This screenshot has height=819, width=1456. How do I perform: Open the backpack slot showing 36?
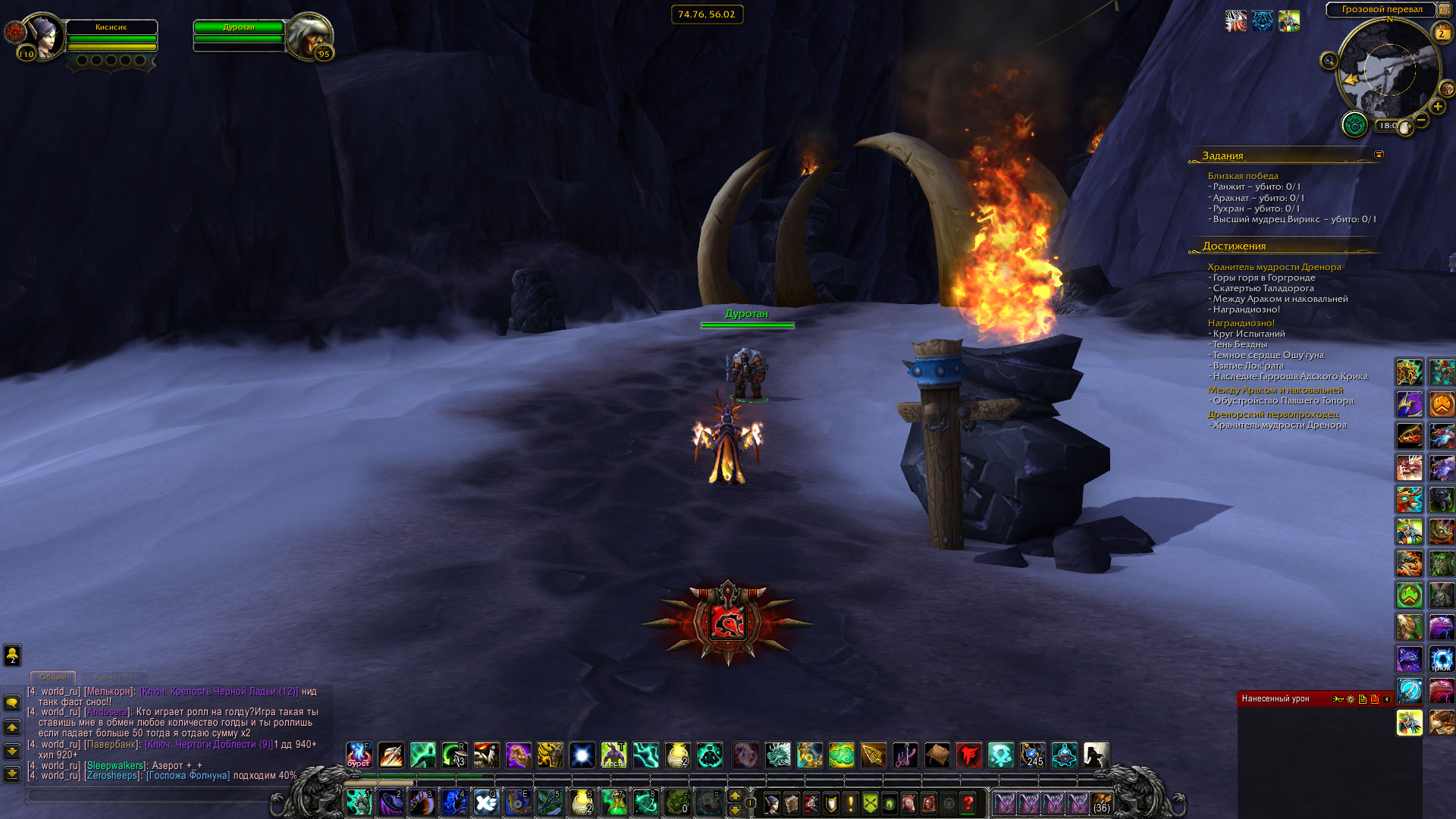pyautogui.click(x=1102, y=802)
